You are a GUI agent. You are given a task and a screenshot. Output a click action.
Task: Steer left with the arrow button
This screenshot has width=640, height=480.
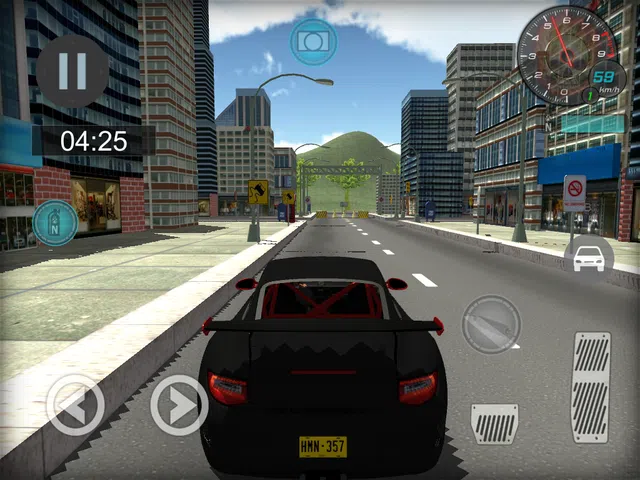75,405
